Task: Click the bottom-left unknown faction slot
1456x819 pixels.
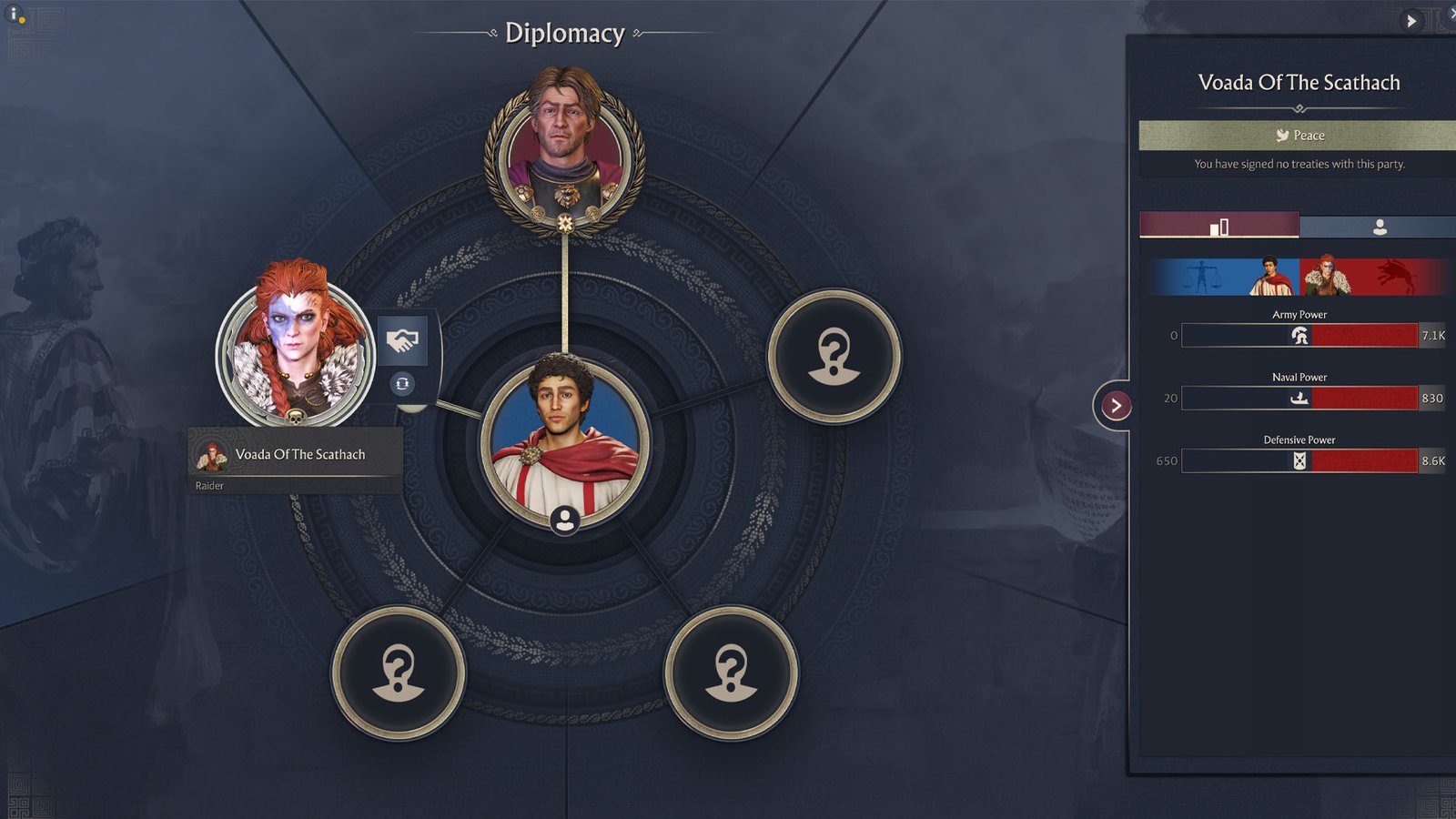Action: coord(400,673)
